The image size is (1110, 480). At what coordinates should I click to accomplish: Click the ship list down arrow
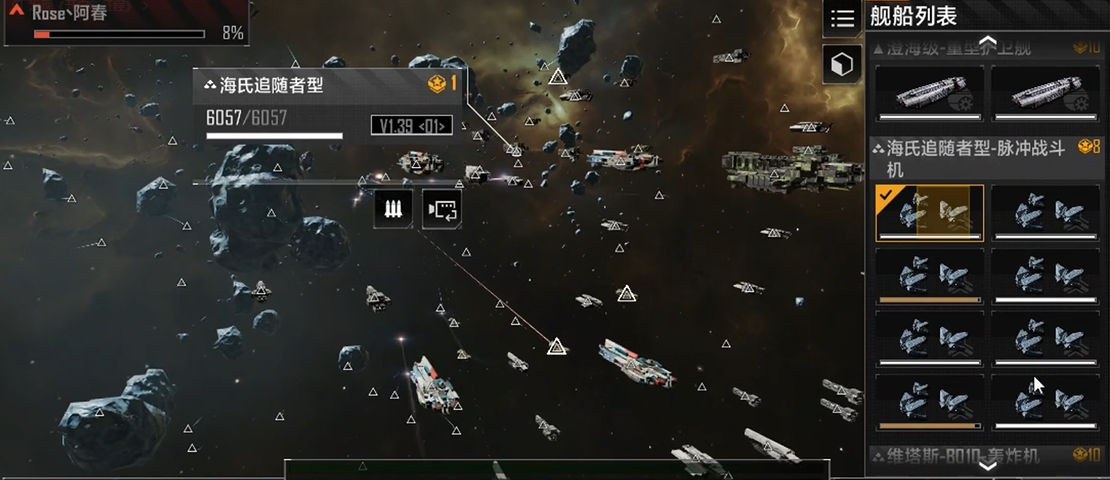pos(987,465)
